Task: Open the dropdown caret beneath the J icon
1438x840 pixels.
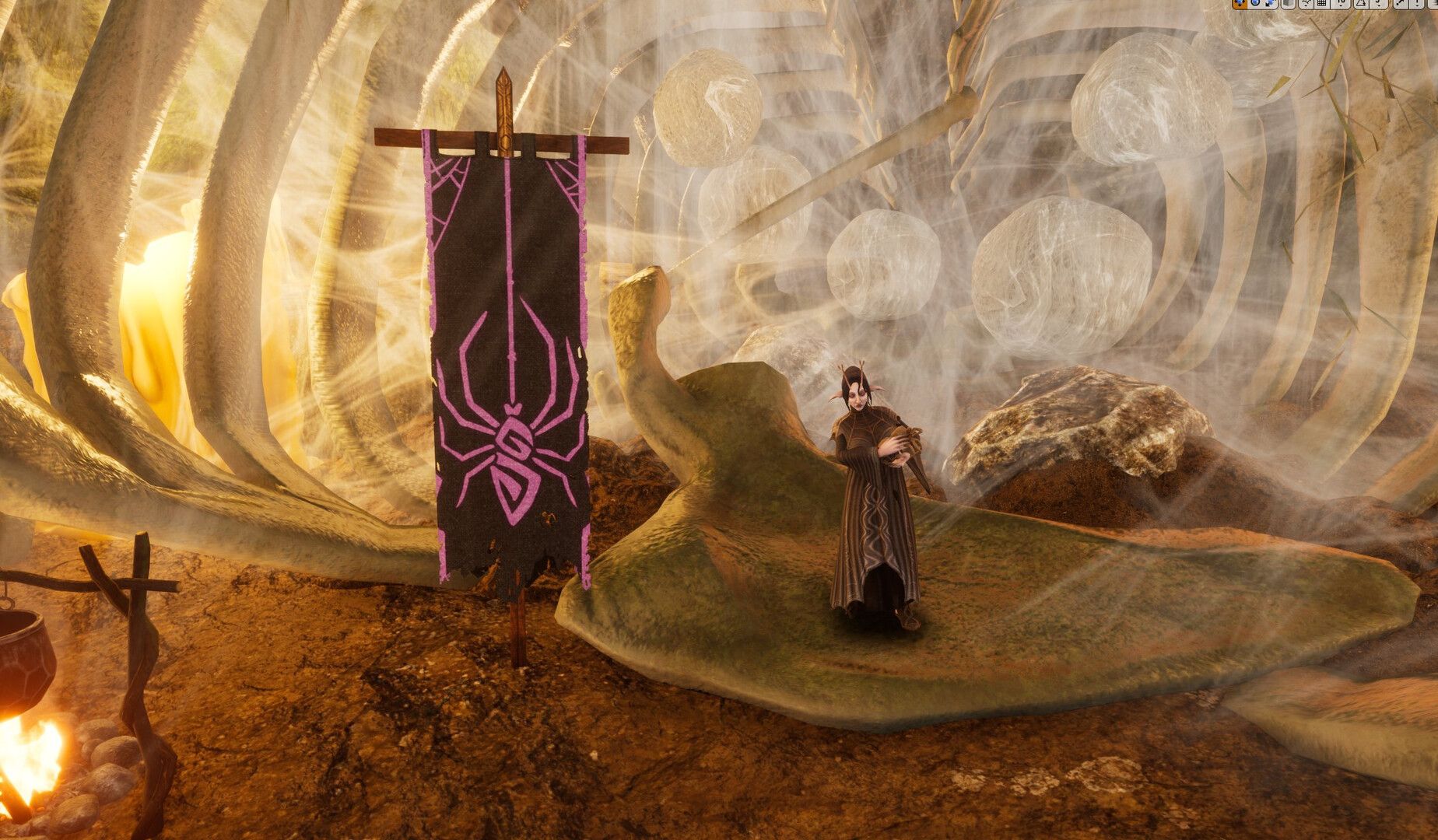Action: (x=1380, y=7)
